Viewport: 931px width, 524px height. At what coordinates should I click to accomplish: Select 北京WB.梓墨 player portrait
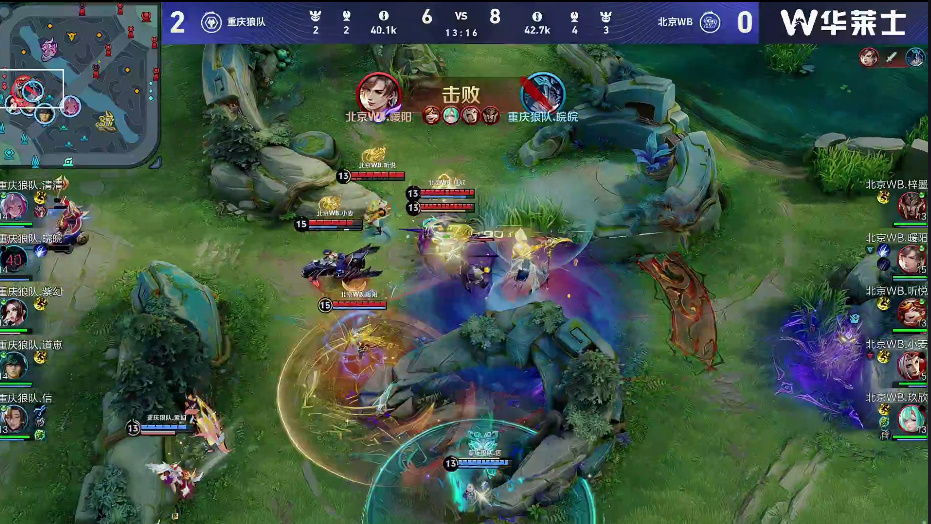tap(911, 207)
